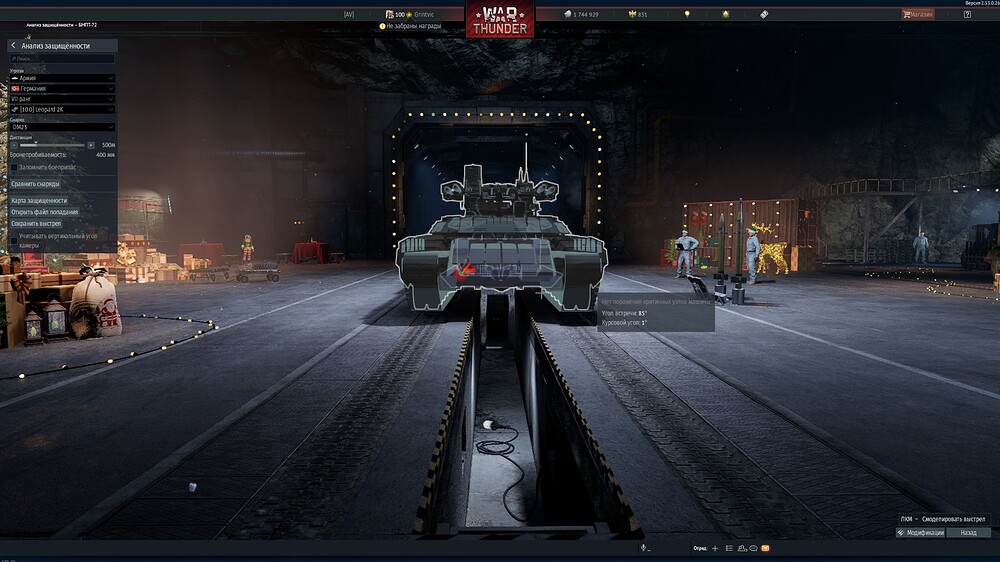
Task: Open the Leopard 2K vehicle dropdown
Action: point(62,109)
